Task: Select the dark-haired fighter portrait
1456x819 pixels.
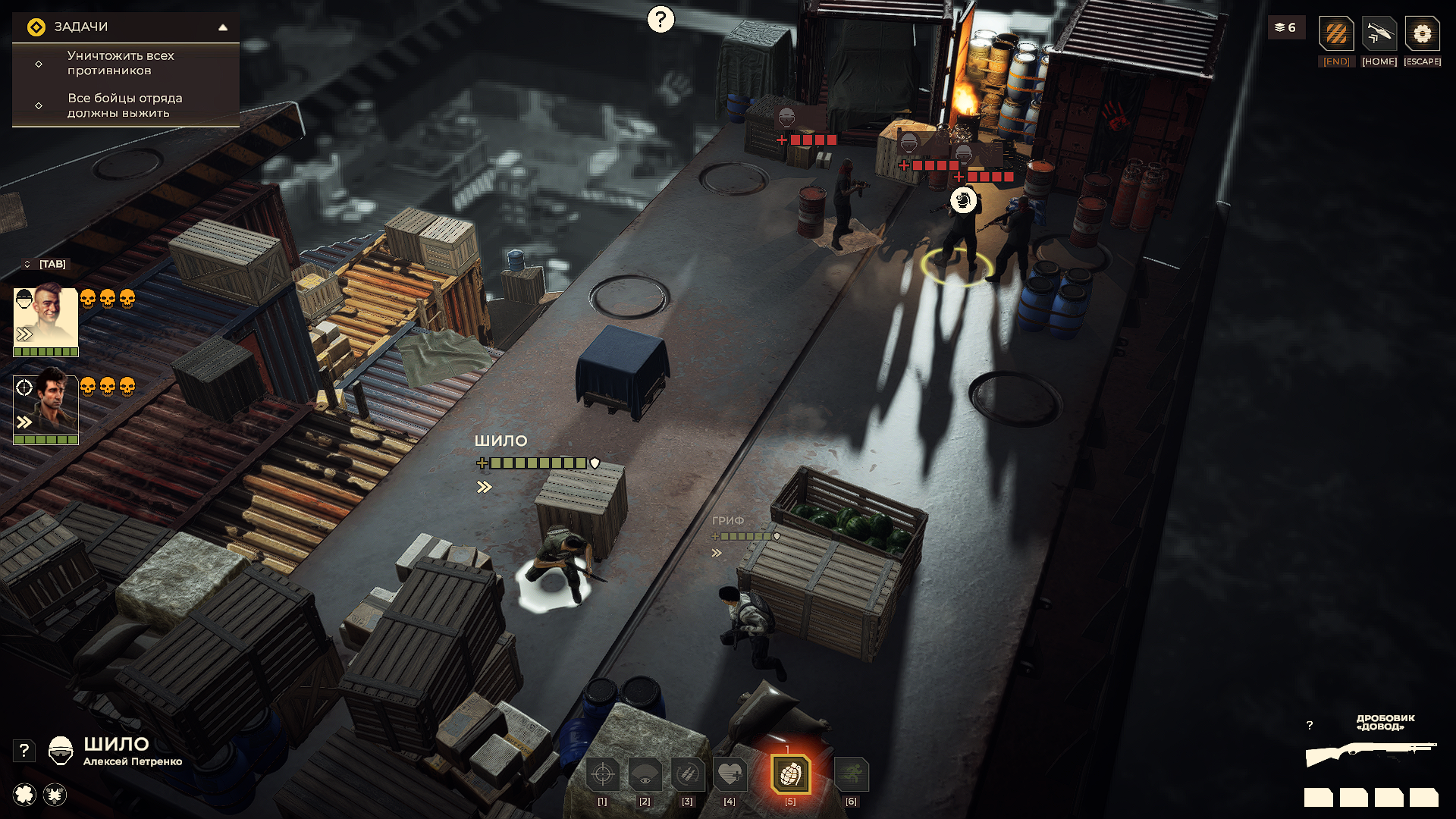Action: coord(46,406)
